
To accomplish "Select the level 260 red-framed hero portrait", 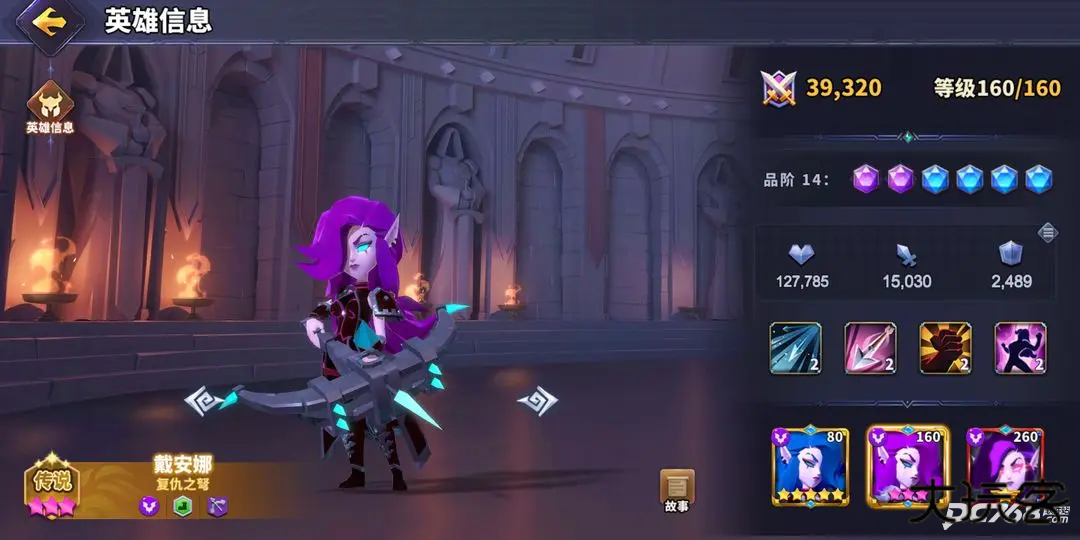I will 1004,466.
